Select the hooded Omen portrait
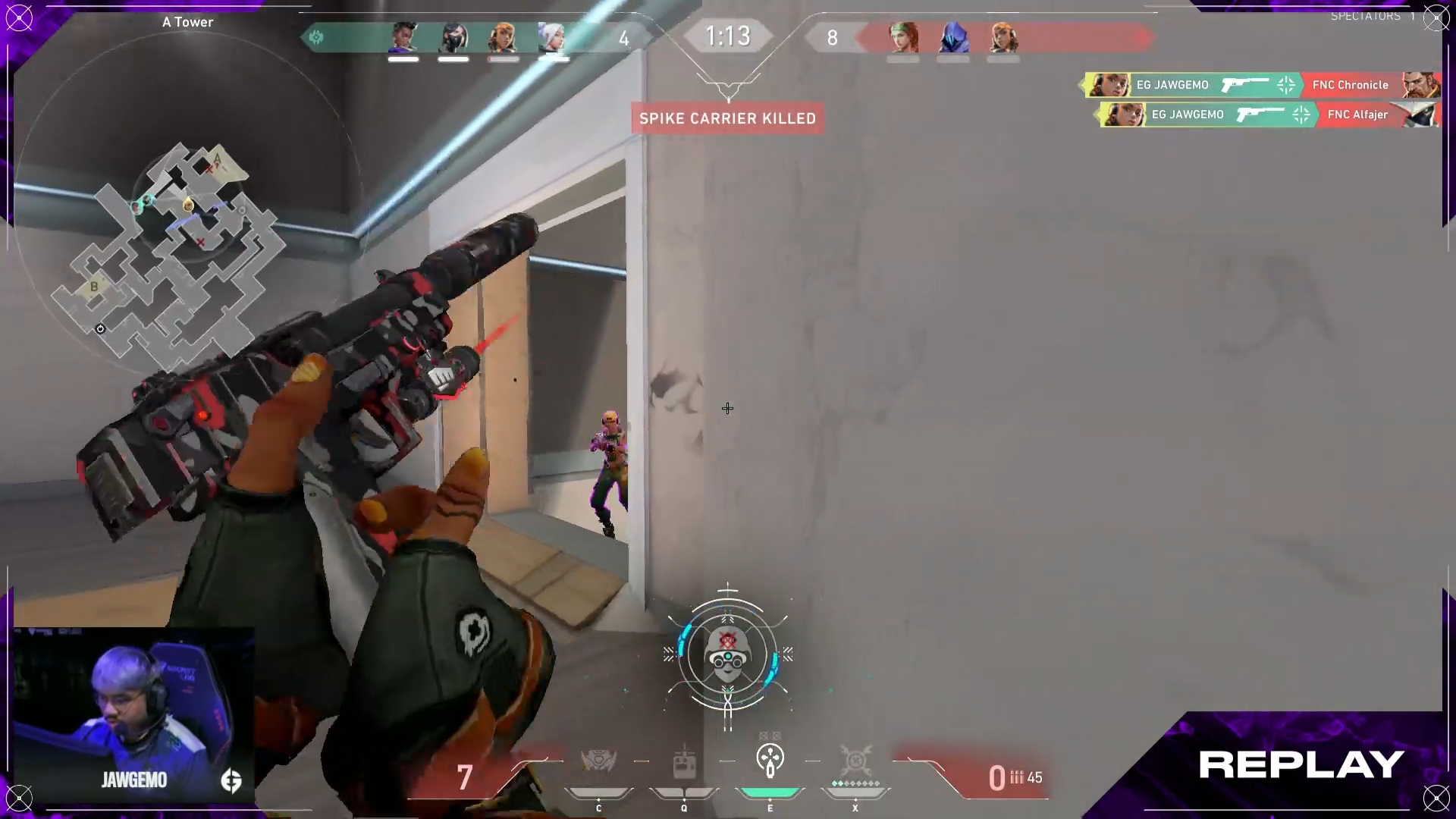Image resolution: width=1456 pixels, height=819 pixels. tap(953, 38)
